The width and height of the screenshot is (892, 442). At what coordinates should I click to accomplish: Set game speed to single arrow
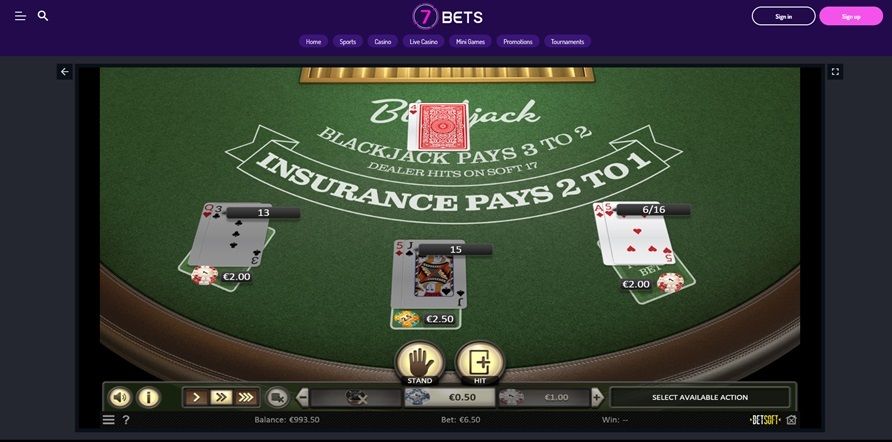coord(196,397)
